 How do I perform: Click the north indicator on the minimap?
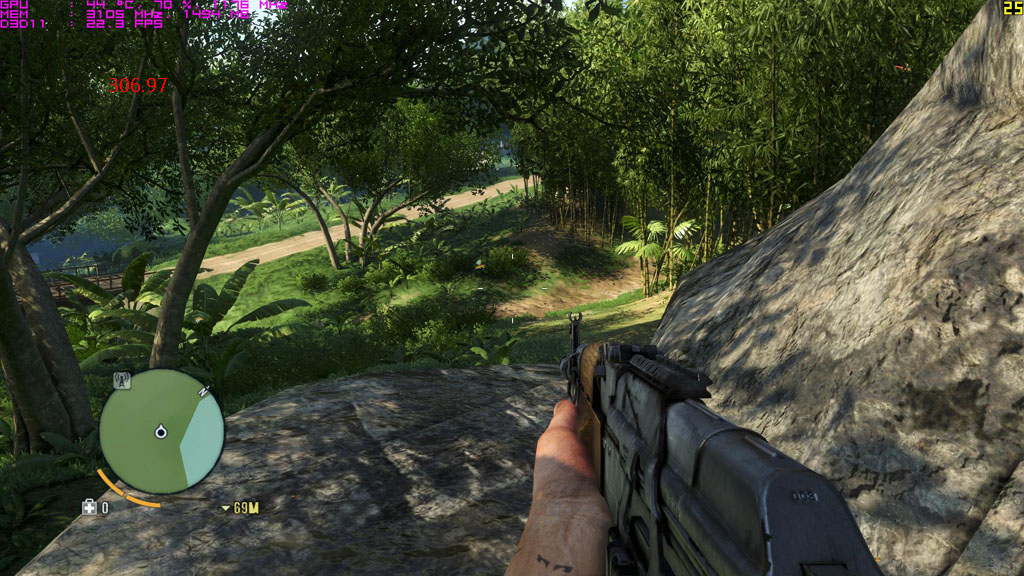204,390
